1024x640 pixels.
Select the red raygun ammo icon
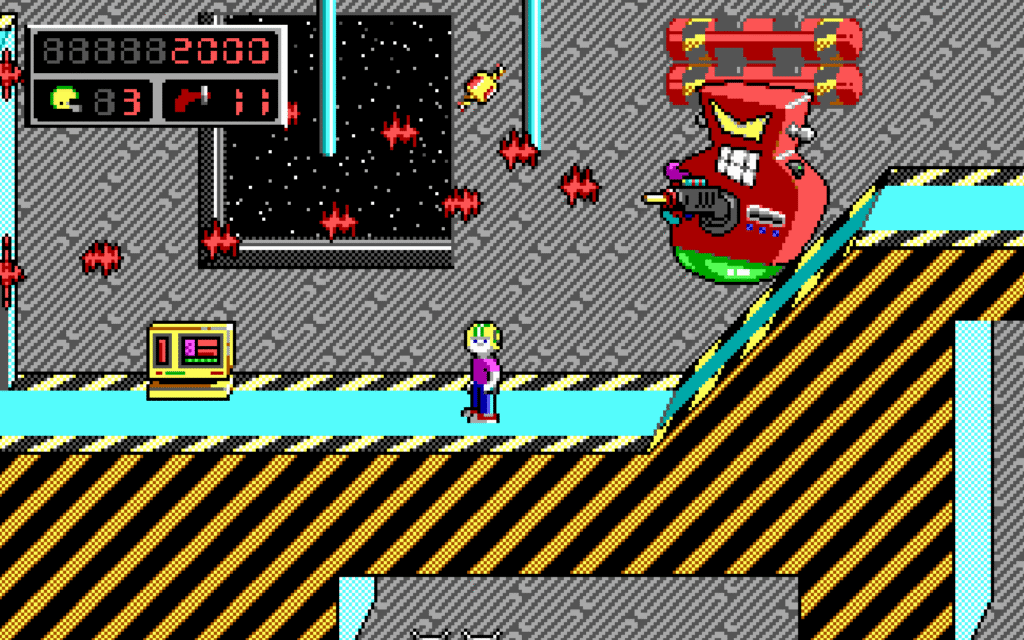click(x=190, y=100)
